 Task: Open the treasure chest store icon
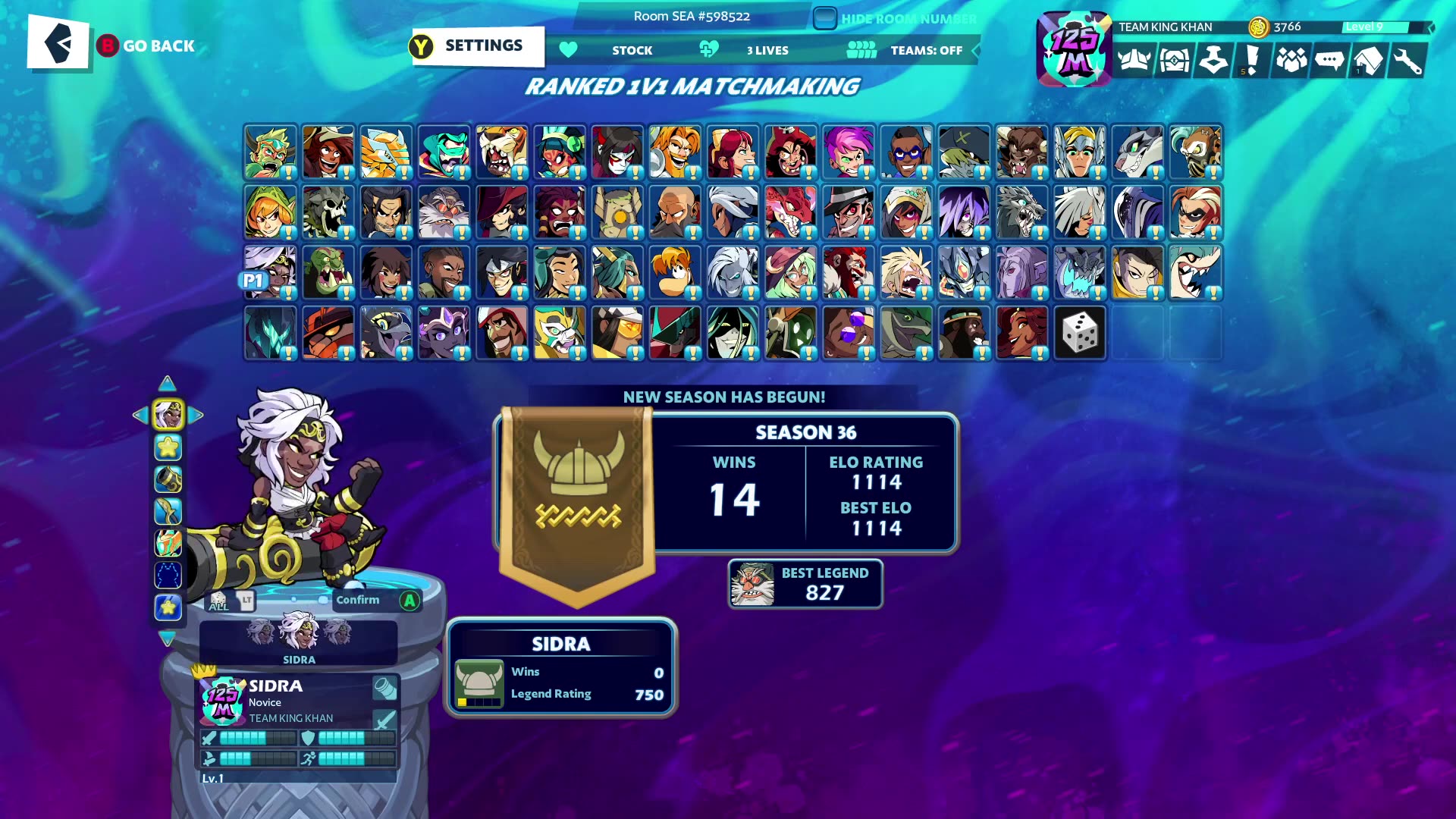pos(1174,61)
